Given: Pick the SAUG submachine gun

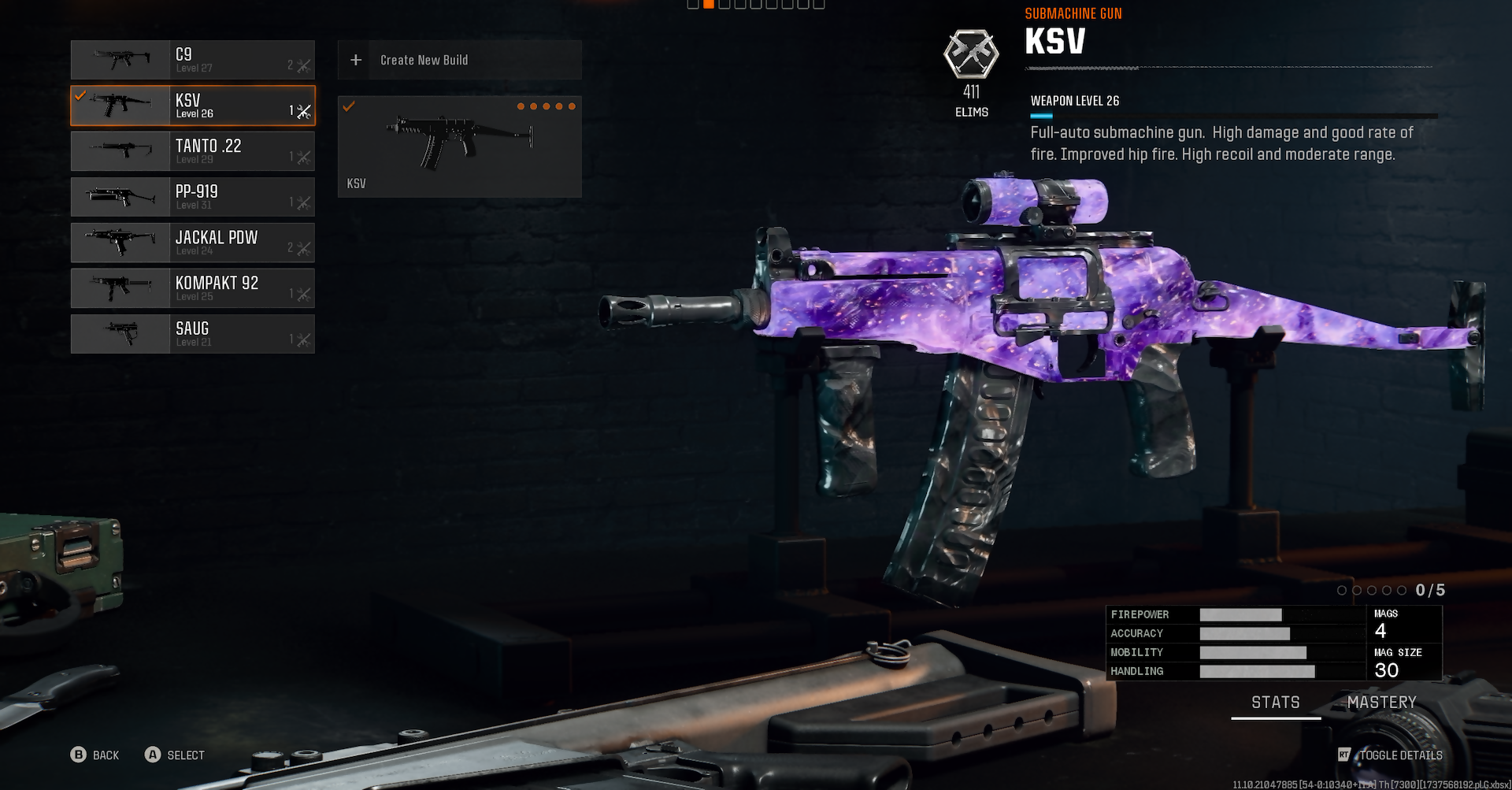Looking at the screenshot, I should 193,334.
